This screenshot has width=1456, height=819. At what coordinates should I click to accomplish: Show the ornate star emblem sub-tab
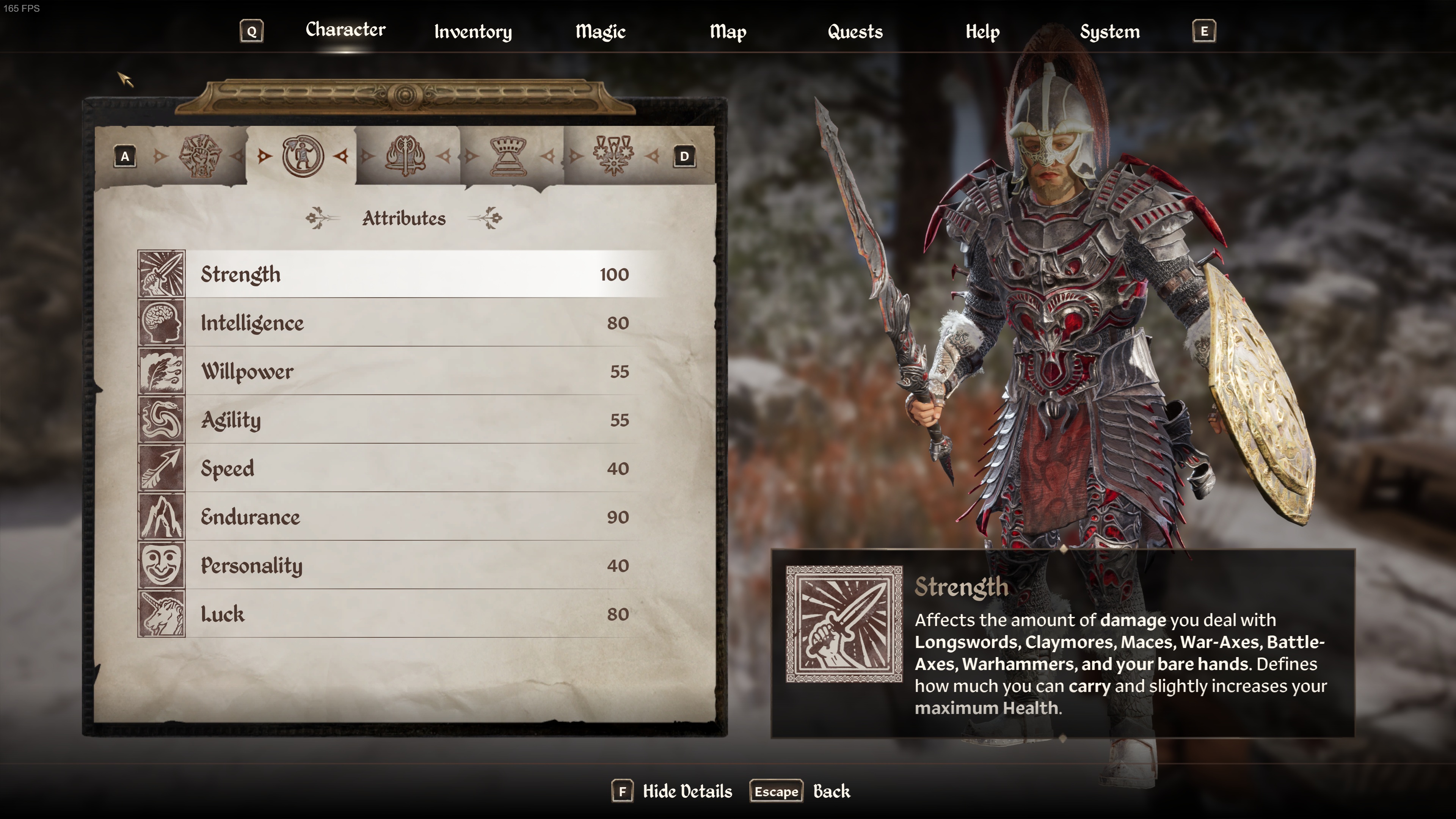[613, 156]
